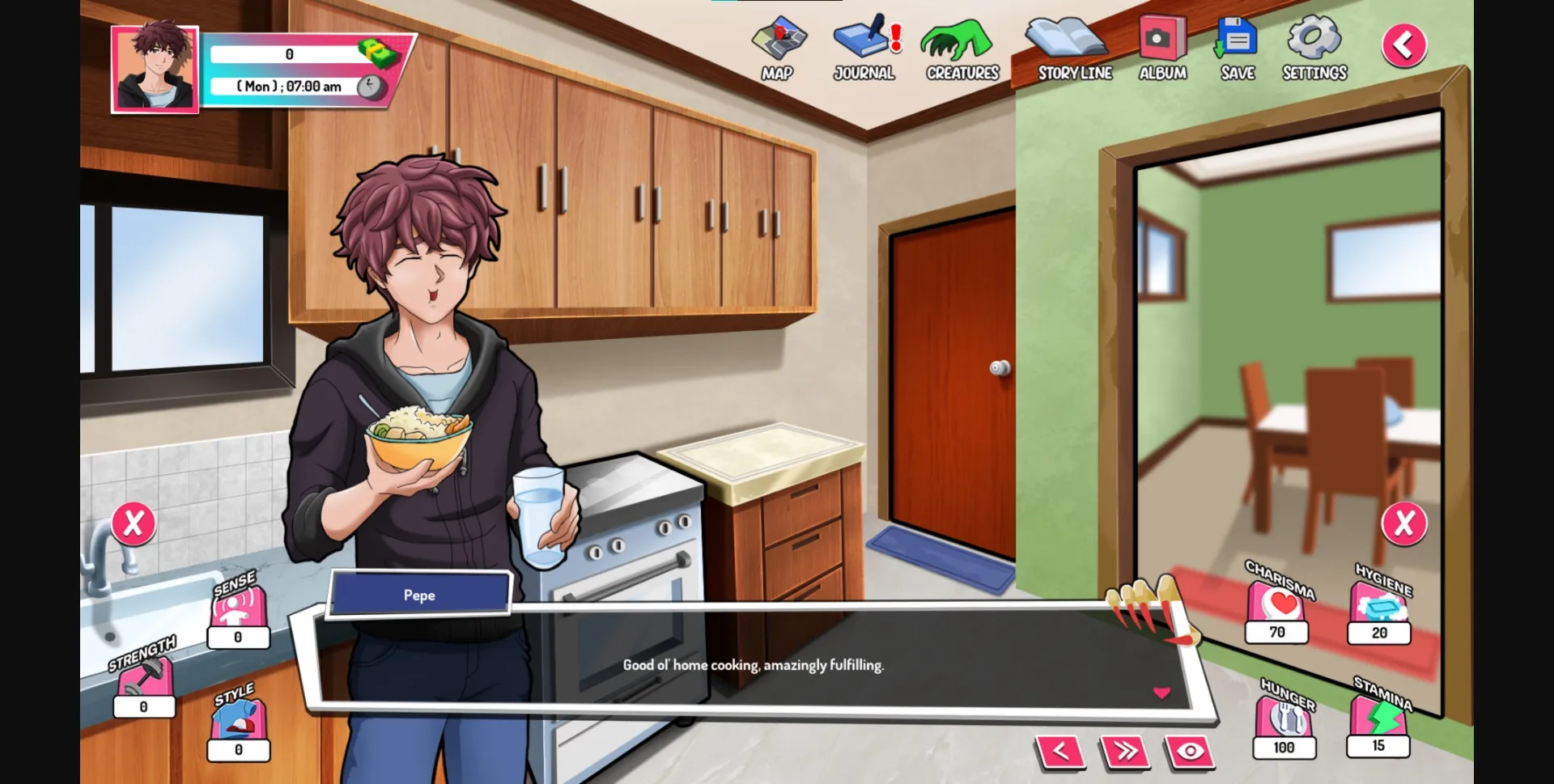Close the dining room preview with the X
This screenshot has height=784, width=1554.
pyautogui.click(x=1406, y=523)
